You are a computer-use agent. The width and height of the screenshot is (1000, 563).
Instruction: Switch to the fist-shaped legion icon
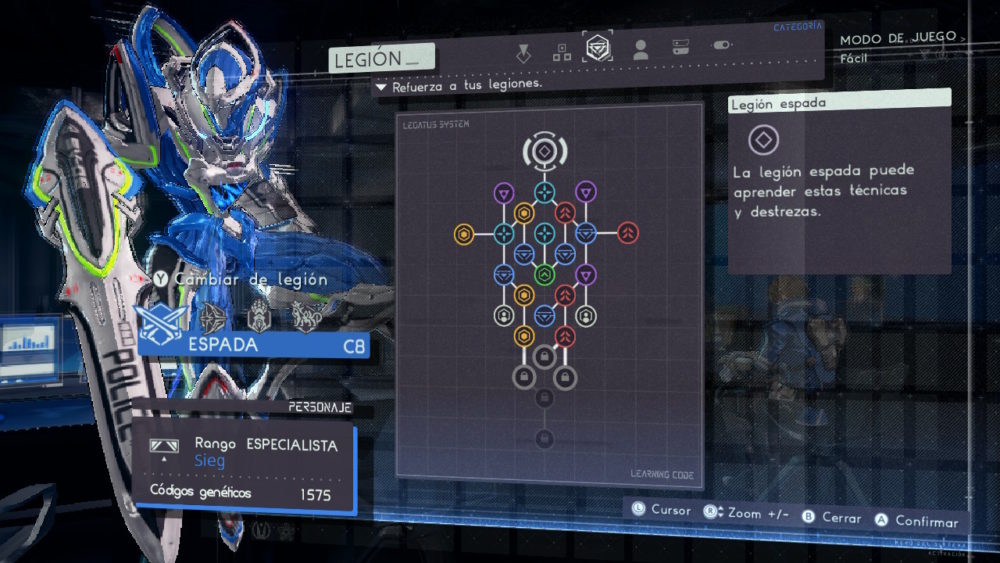[258, 316]
